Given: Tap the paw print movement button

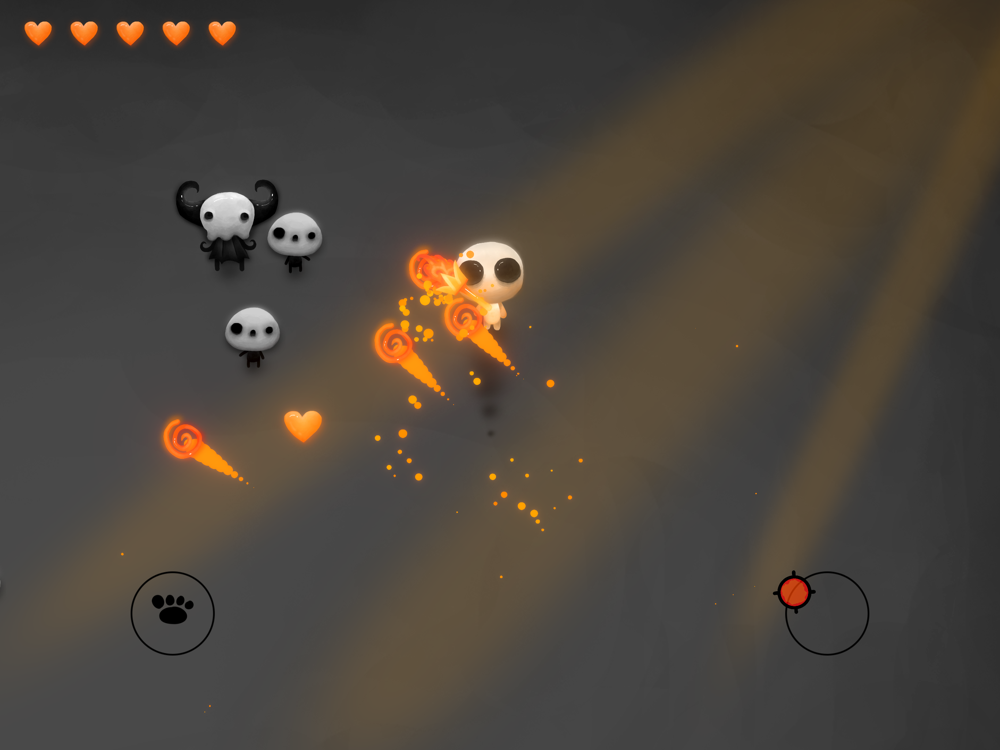Looking at the screenshot, I should [x=173, y=612].
